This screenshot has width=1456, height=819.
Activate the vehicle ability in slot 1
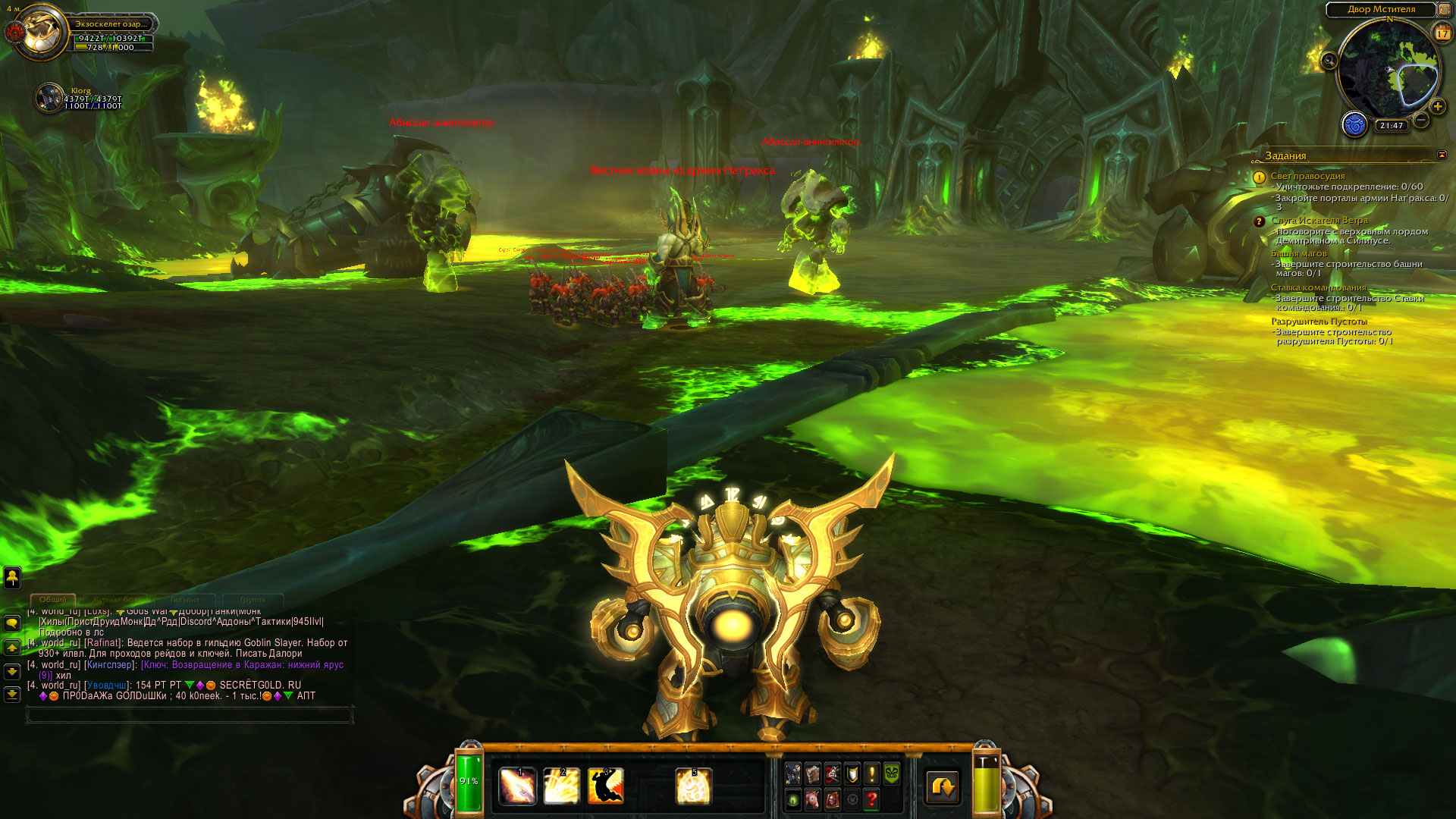(518, 786)
